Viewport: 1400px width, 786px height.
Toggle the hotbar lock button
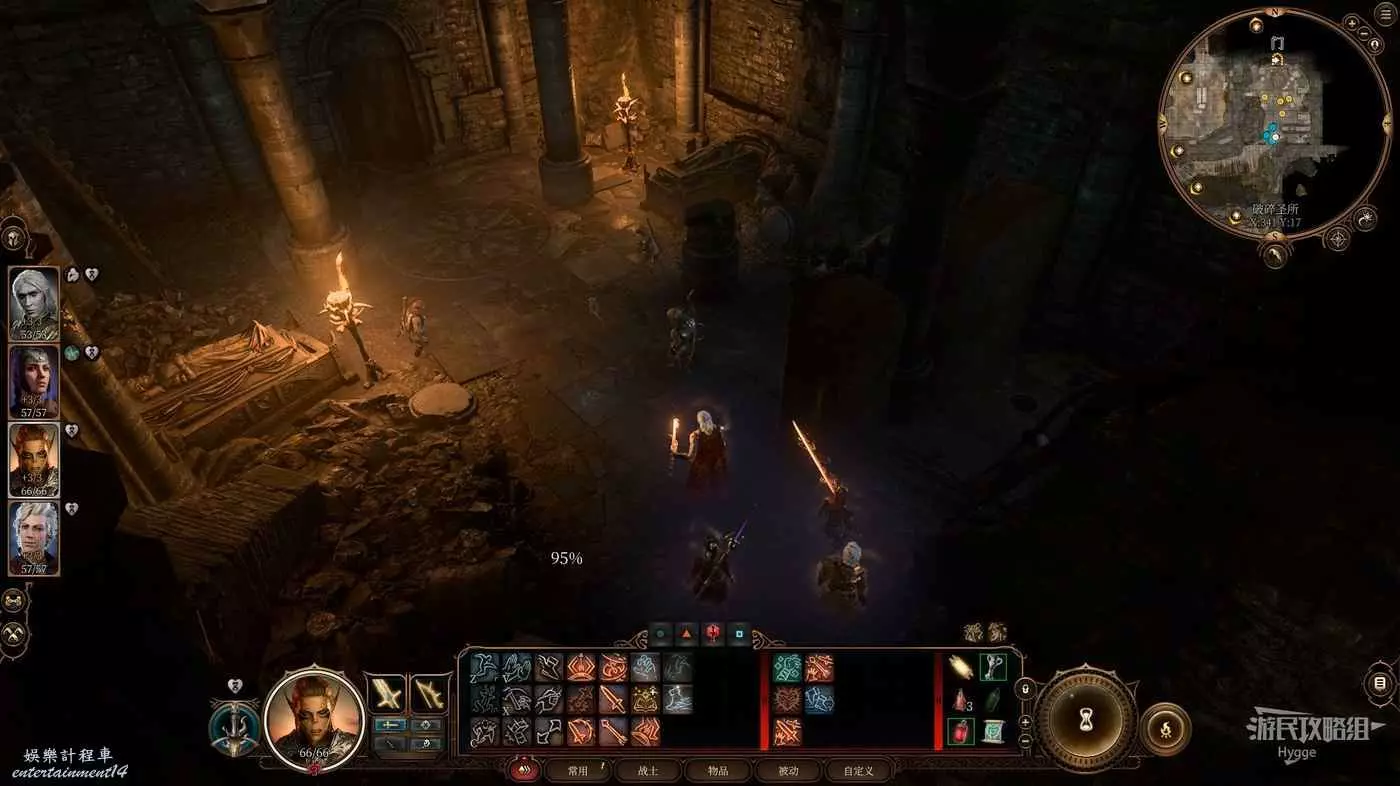[1025, 689]
